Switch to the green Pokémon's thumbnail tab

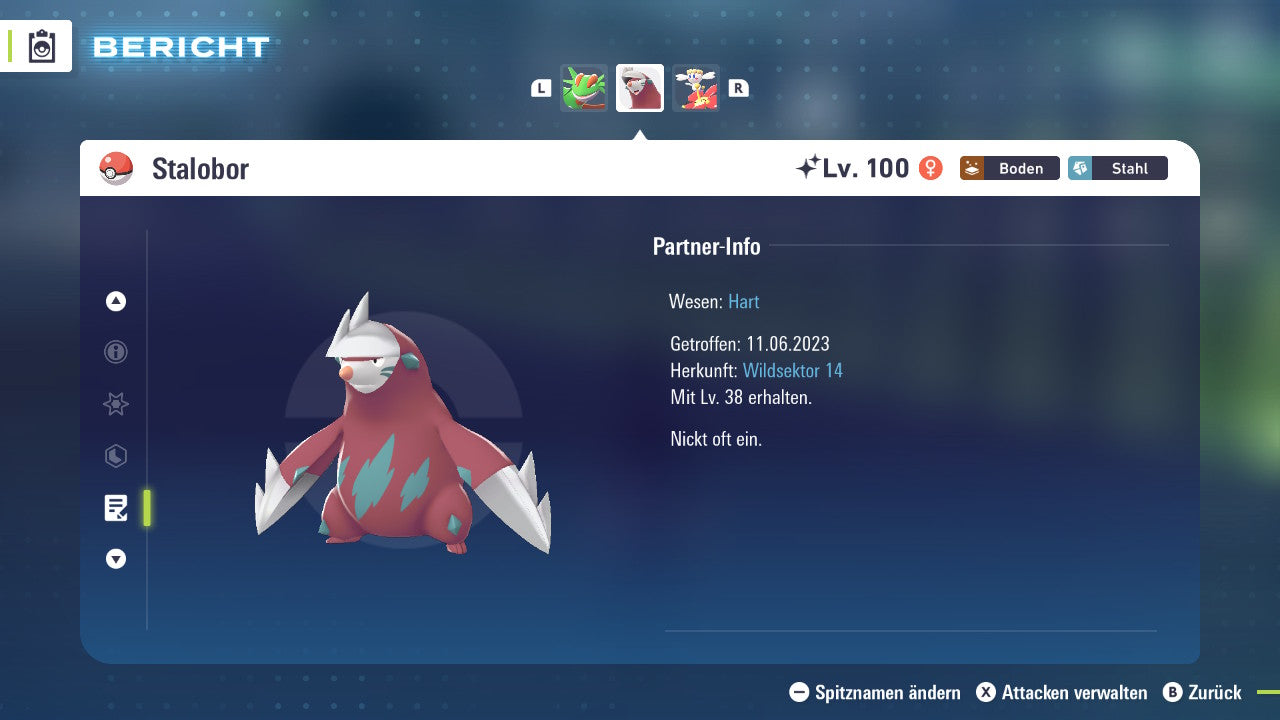(x=583, y=87)
